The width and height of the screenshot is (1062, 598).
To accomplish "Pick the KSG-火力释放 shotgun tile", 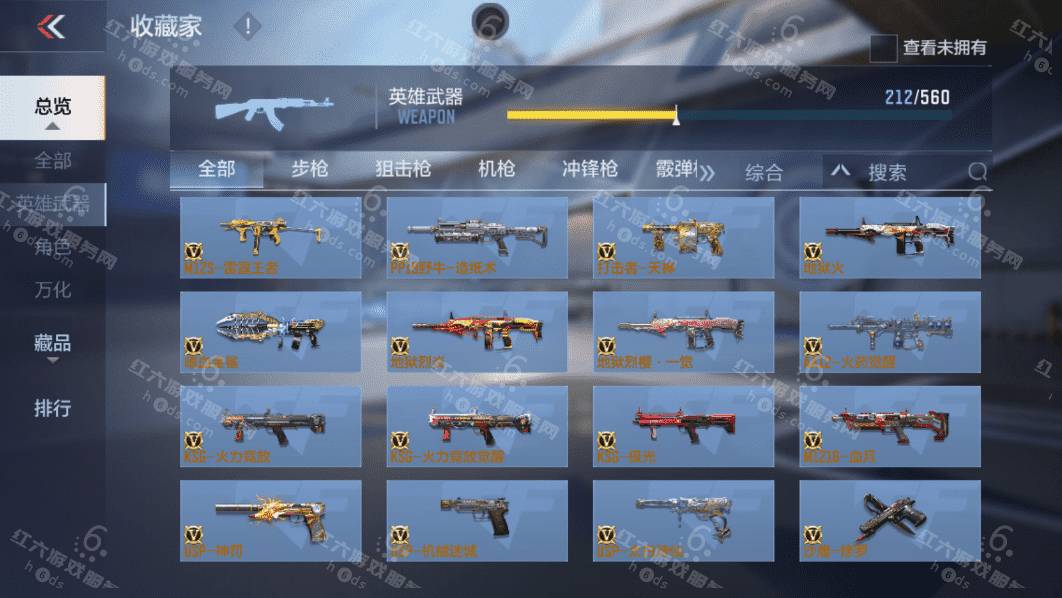I will [271, 426].
